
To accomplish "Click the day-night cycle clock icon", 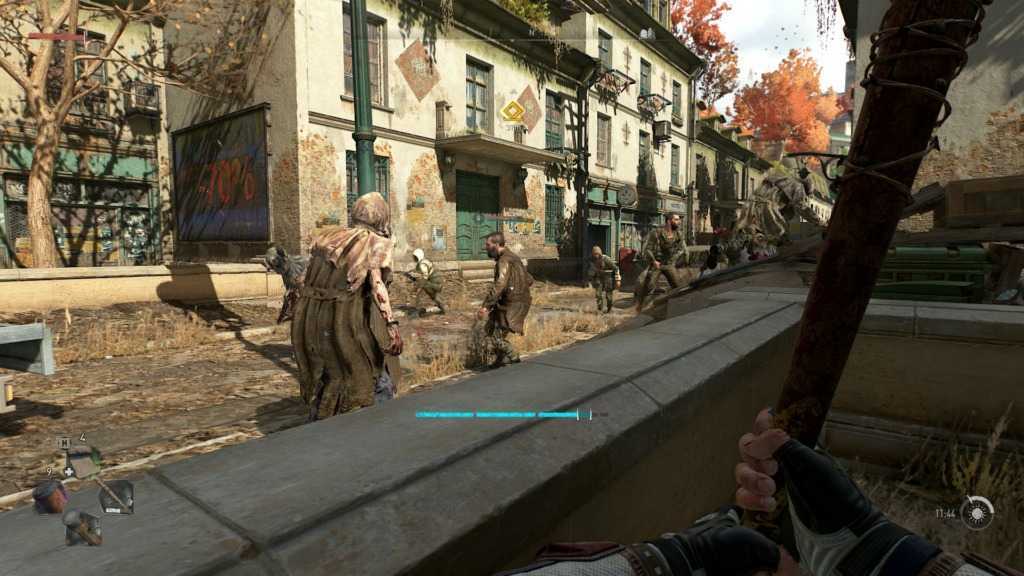I will coord(977,512).
